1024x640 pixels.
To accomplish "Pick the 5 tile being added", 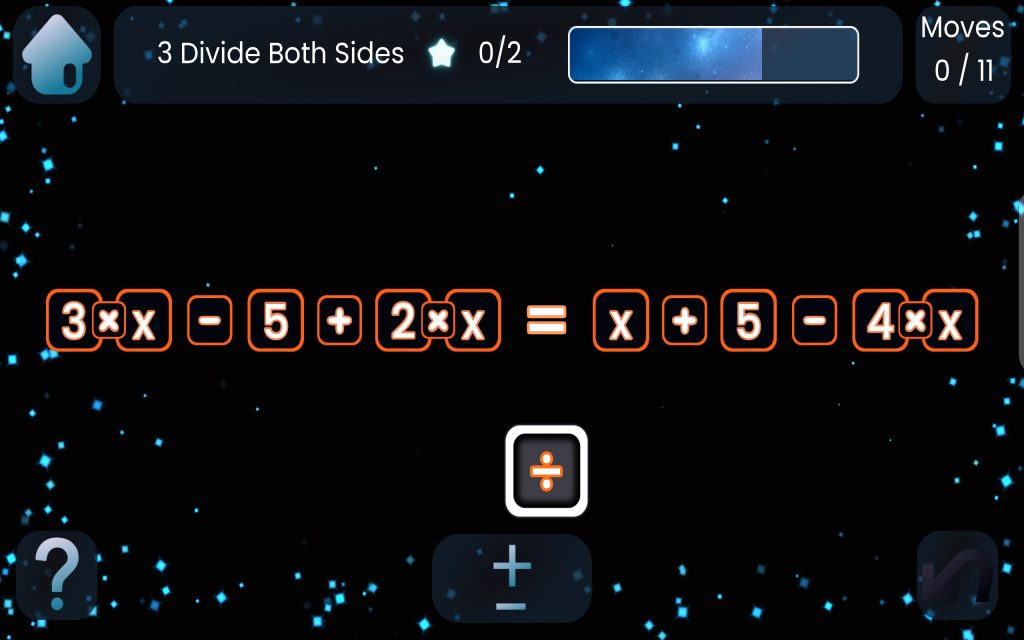I will (748, 321).
